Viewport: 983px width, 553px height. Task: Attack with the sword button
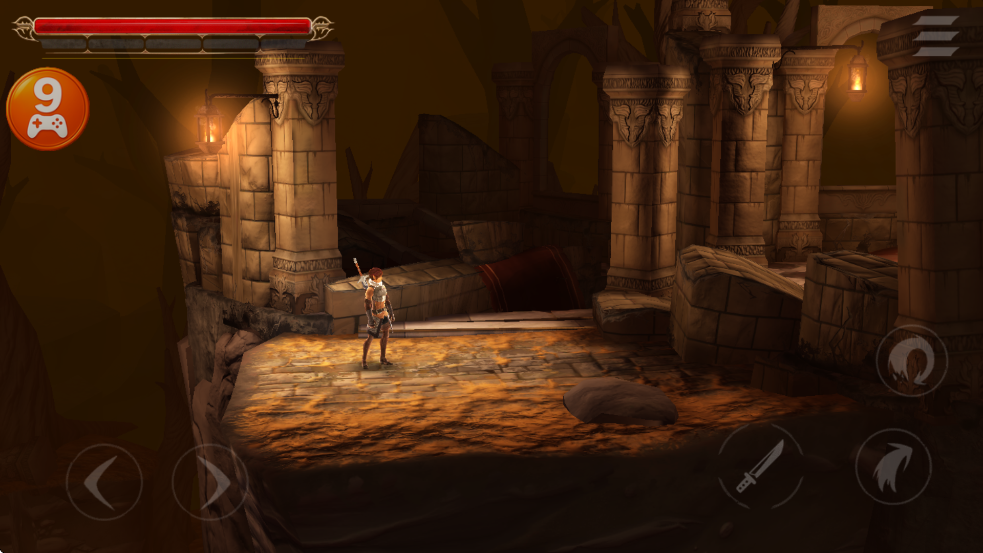click(760, 466)
